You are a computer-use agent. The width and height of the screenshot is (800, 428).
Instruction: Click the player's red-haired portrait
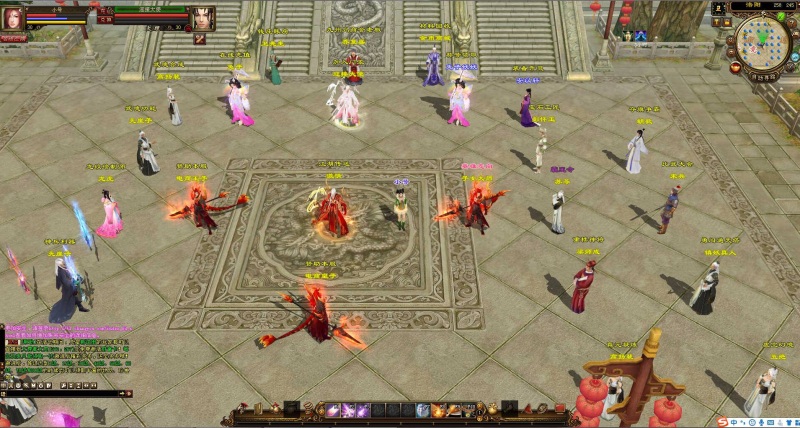(13, 17)
